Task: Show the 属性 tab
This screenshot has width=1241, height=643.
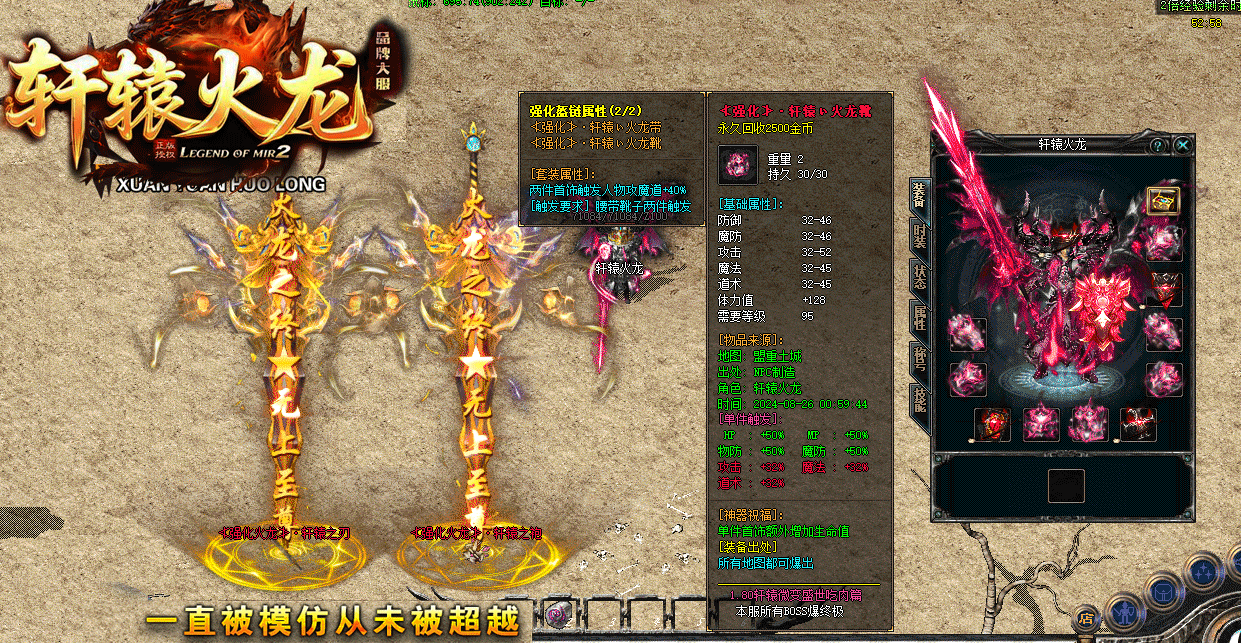Action: pos(919,320)
